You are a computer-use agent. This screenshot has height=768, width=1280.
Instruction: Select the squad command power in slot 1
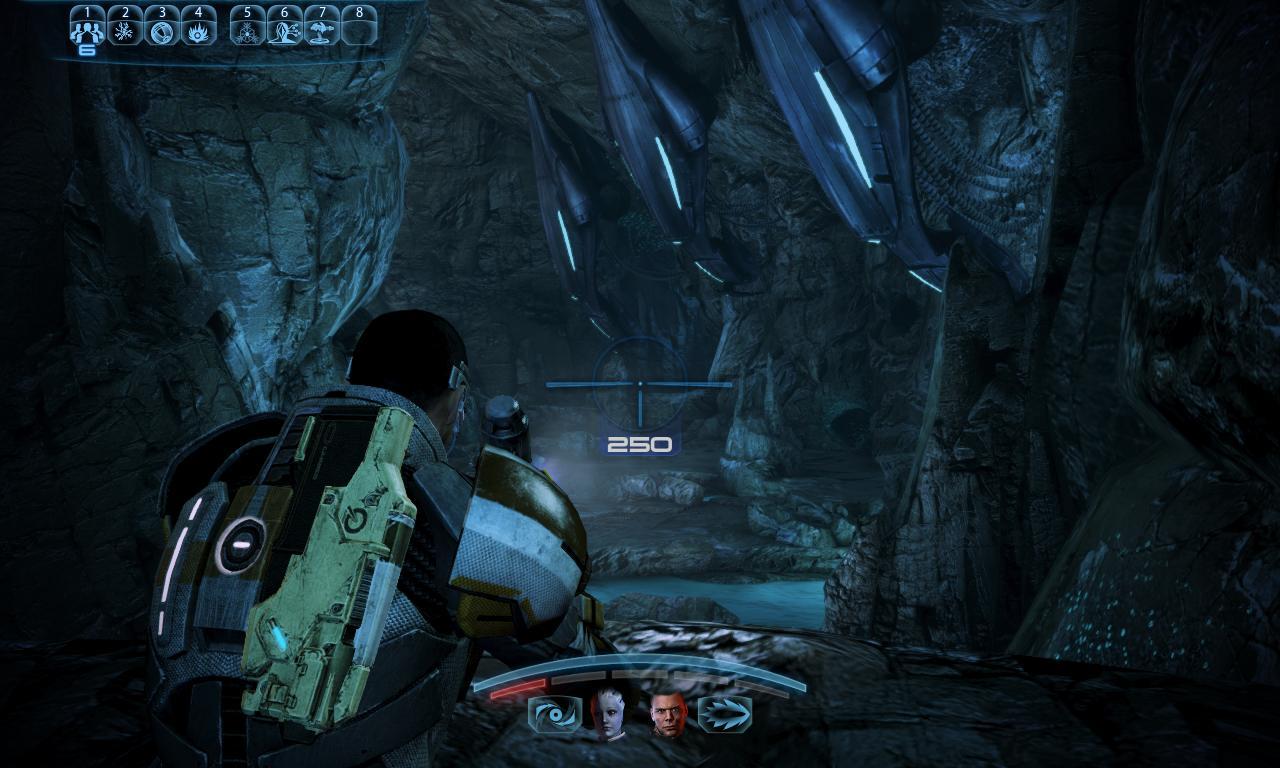pos(88,28)
